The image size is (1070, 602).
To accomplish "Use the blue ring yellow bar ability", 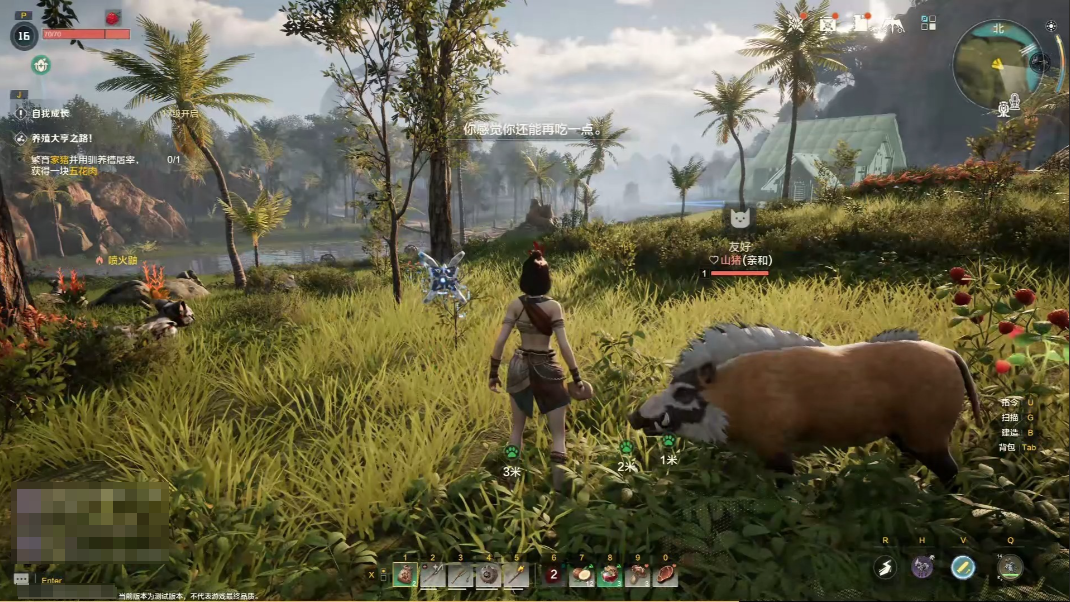I will point(963,568).
